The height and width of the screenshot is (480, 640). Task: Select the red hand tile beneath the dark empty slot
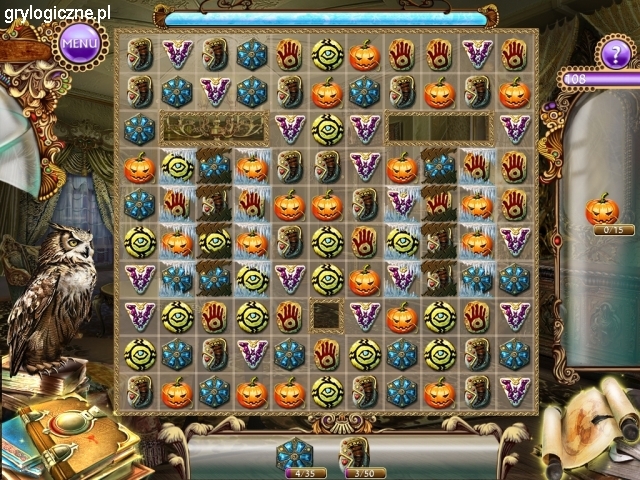[327, 353]
